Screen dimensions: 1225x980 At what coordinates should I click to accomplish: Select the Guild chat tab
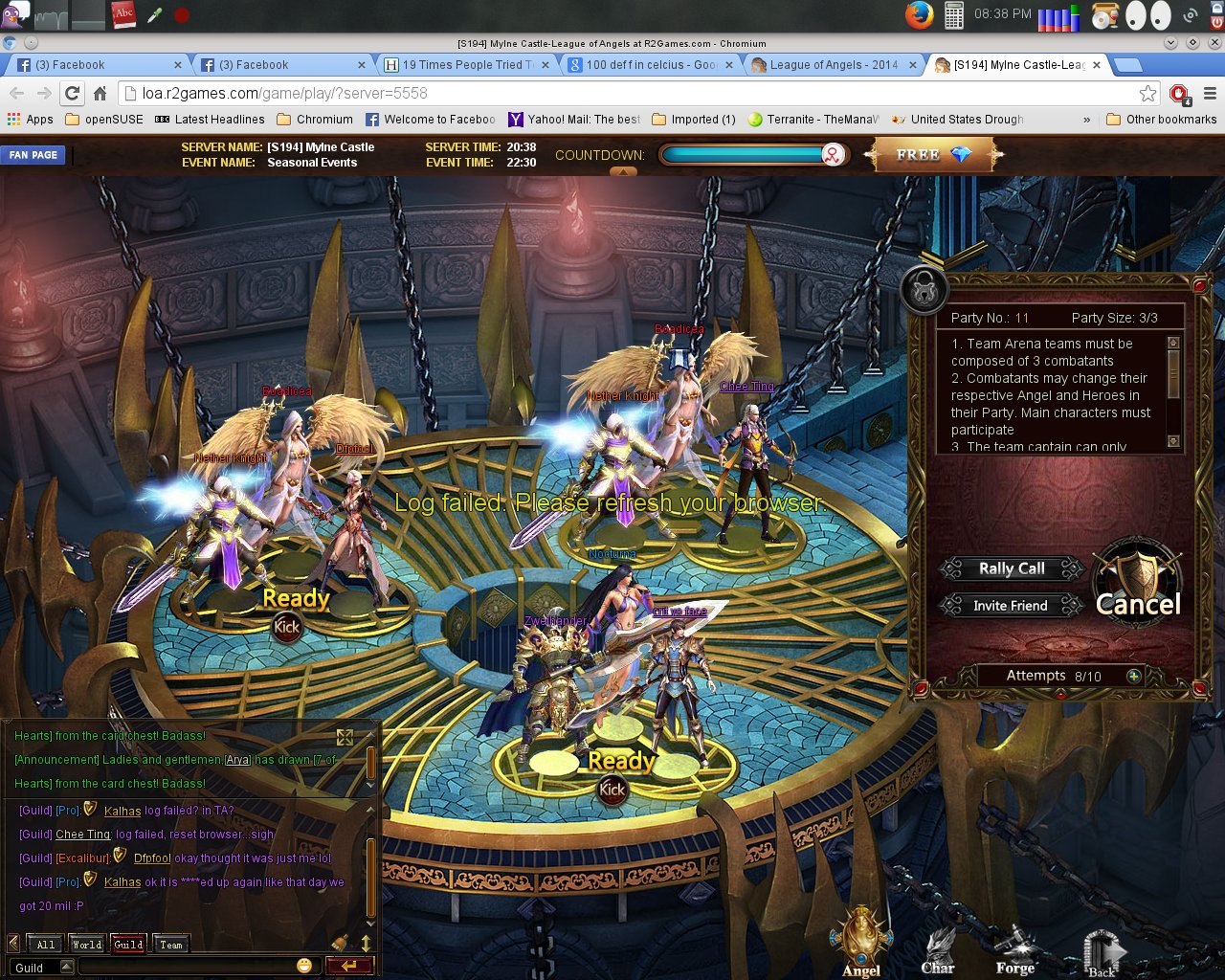[x=128, y=945]
